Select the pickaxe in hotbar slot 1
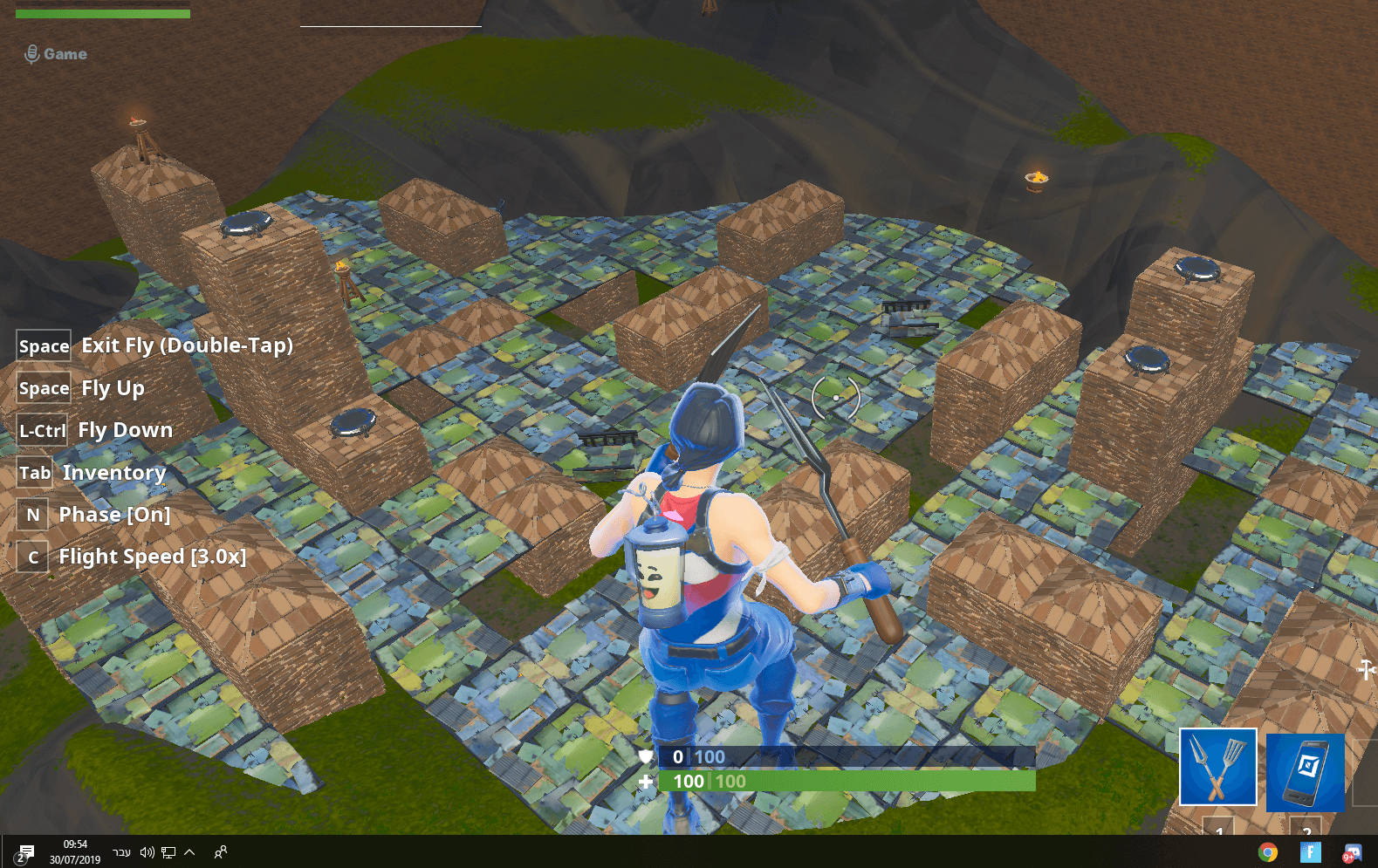 [x=1218, y=768]
